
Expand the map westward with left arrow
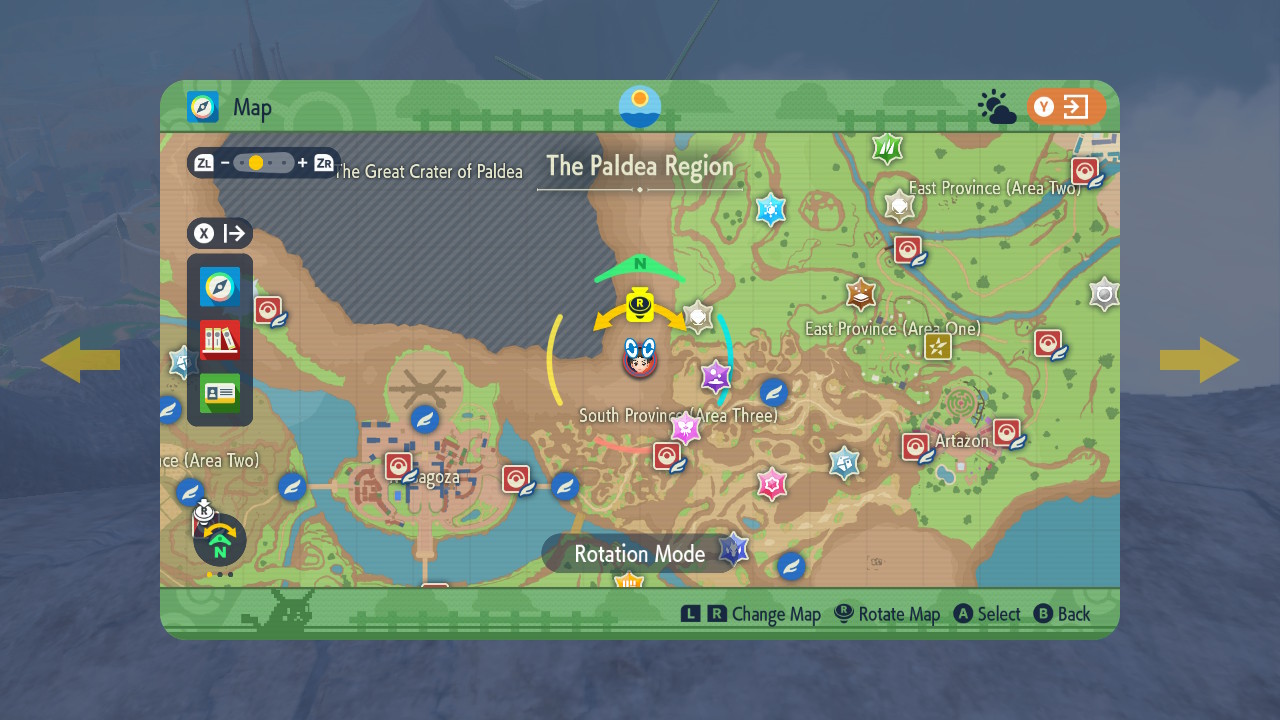81,360
